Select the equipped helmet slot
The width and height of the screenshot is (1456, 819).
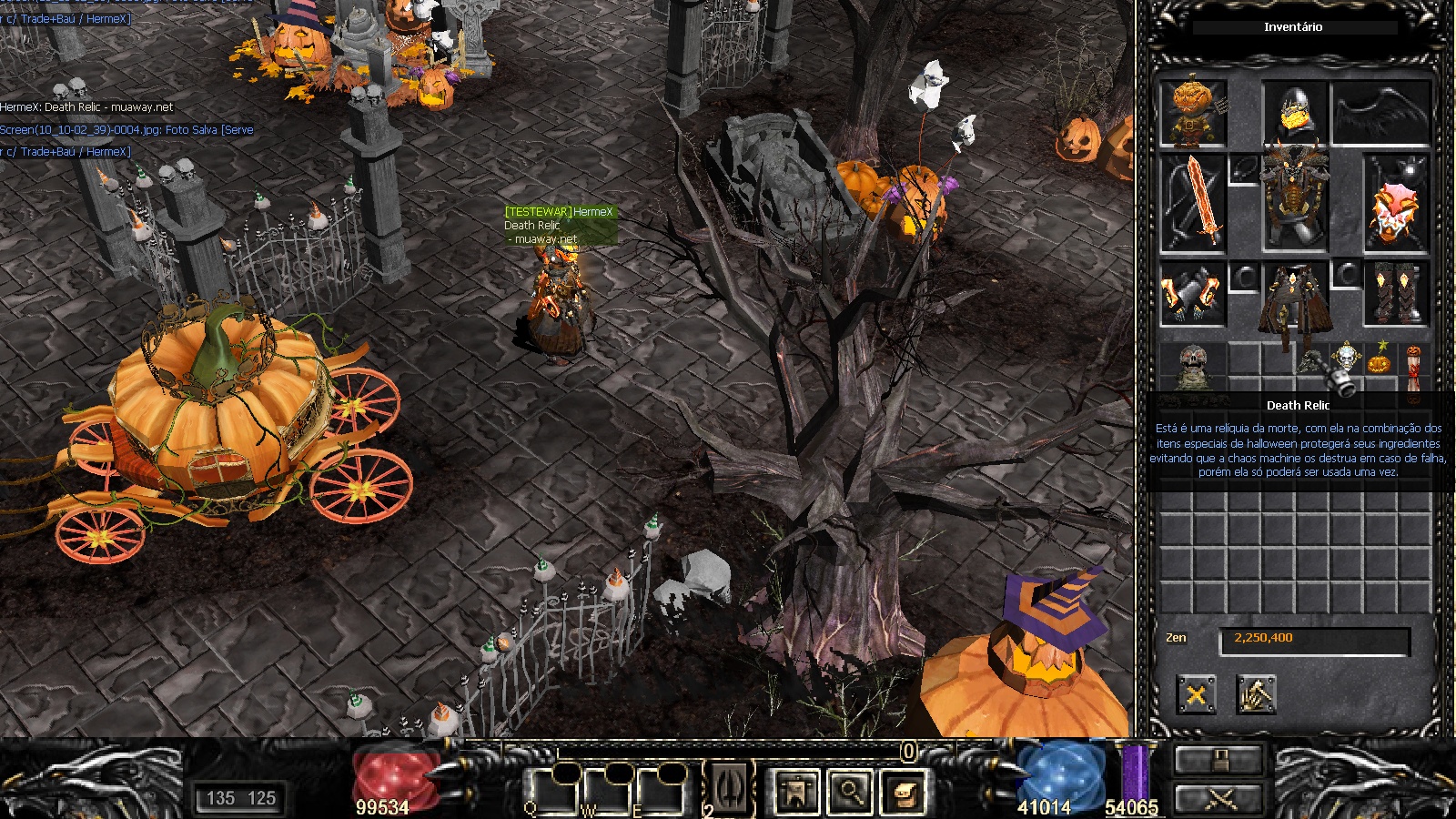1293,111
